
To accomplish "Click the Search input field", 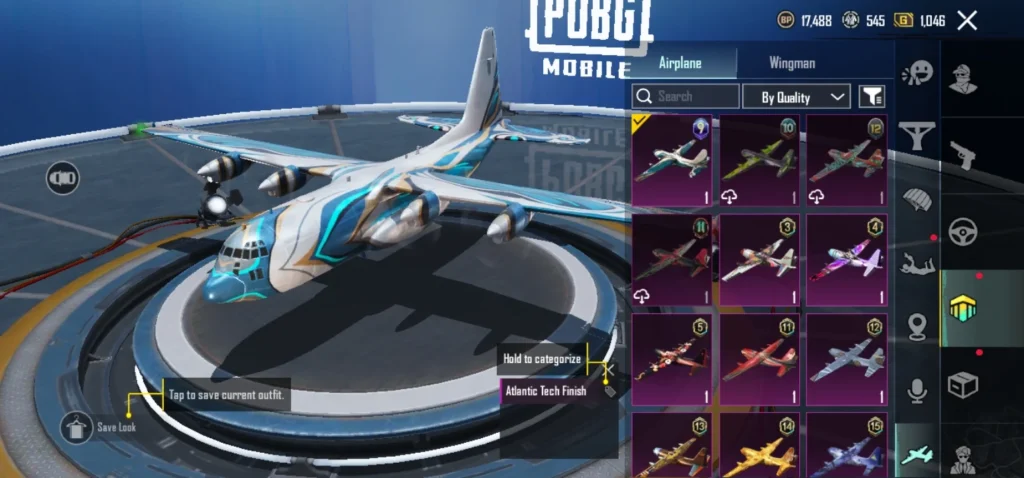I will (686, 96).
